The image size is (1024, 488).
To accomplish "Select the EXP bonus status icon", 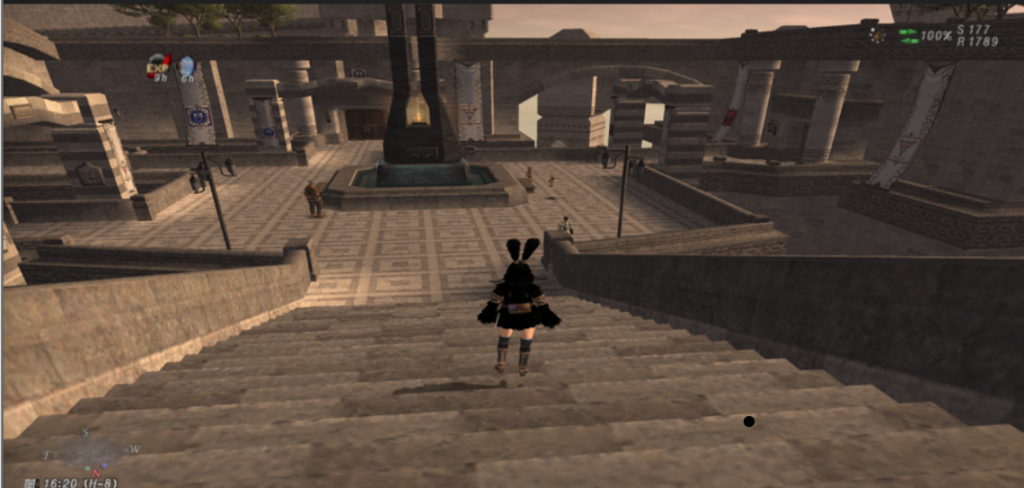I will pyautogui.click(x=158, y=66).
